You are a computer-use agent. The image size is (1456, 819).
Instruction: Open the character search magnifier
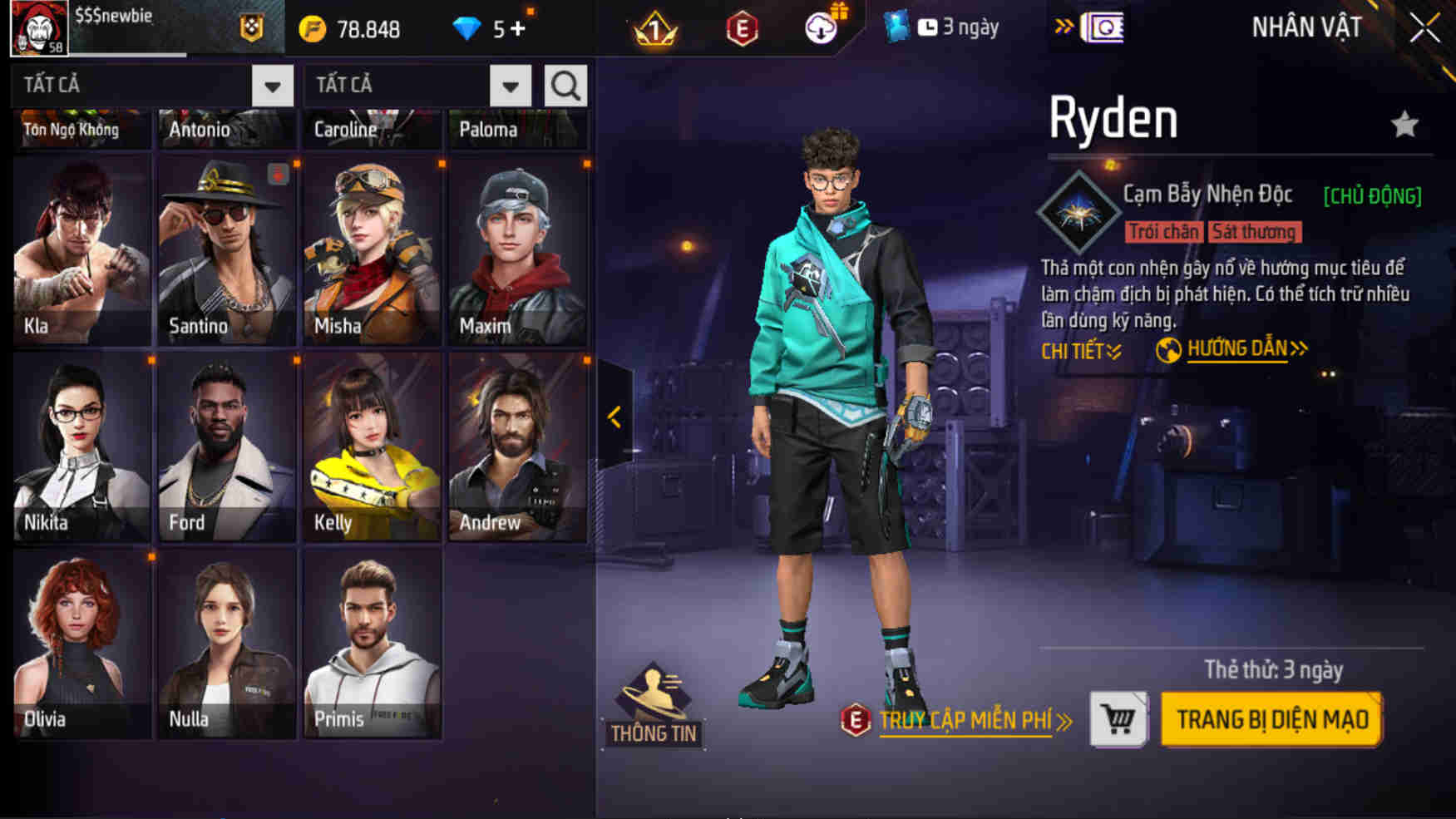[x=565, y=84]
